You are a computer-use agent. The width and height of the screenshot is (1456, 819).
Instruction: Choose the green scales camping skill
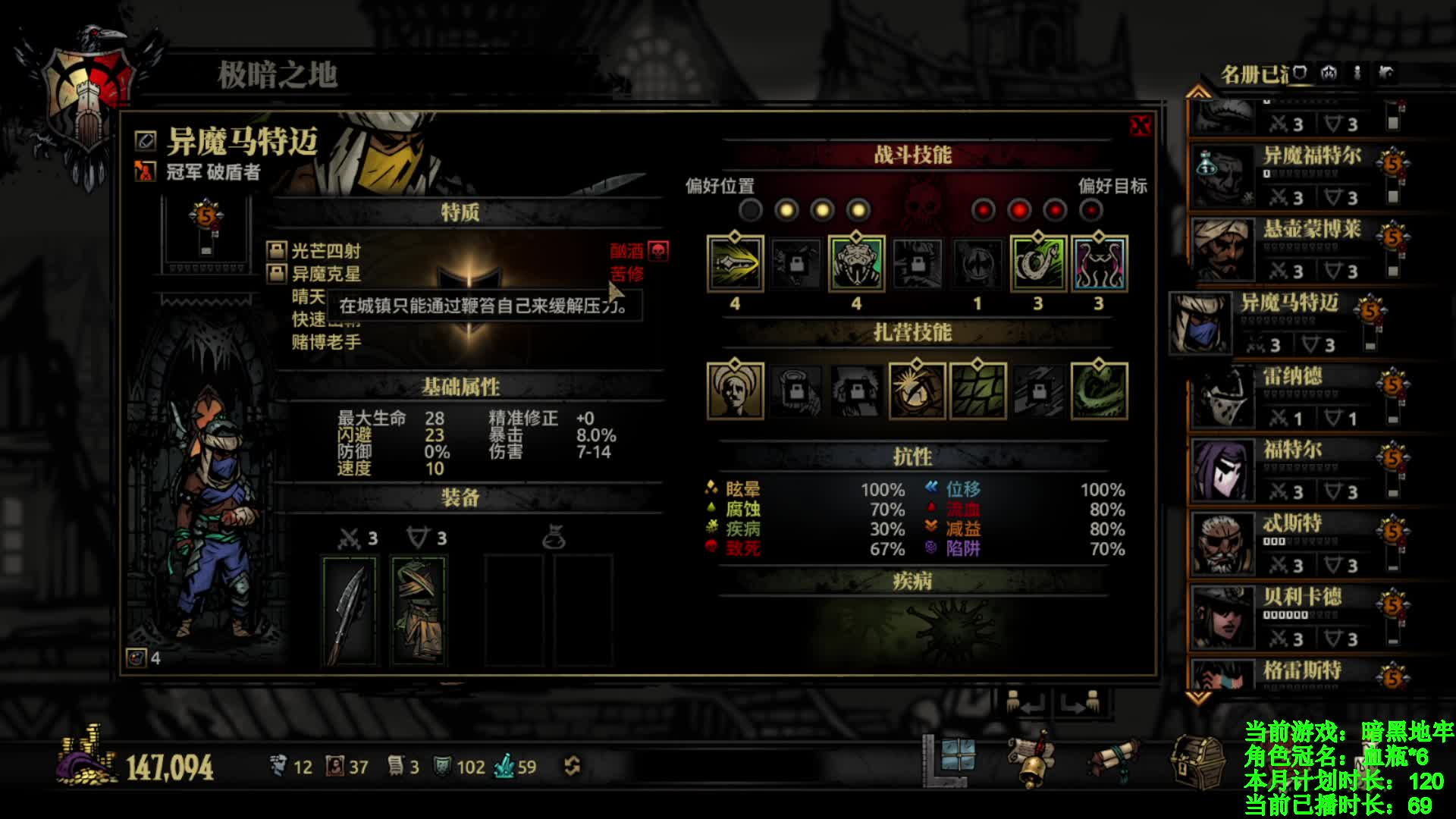point(977,391)
